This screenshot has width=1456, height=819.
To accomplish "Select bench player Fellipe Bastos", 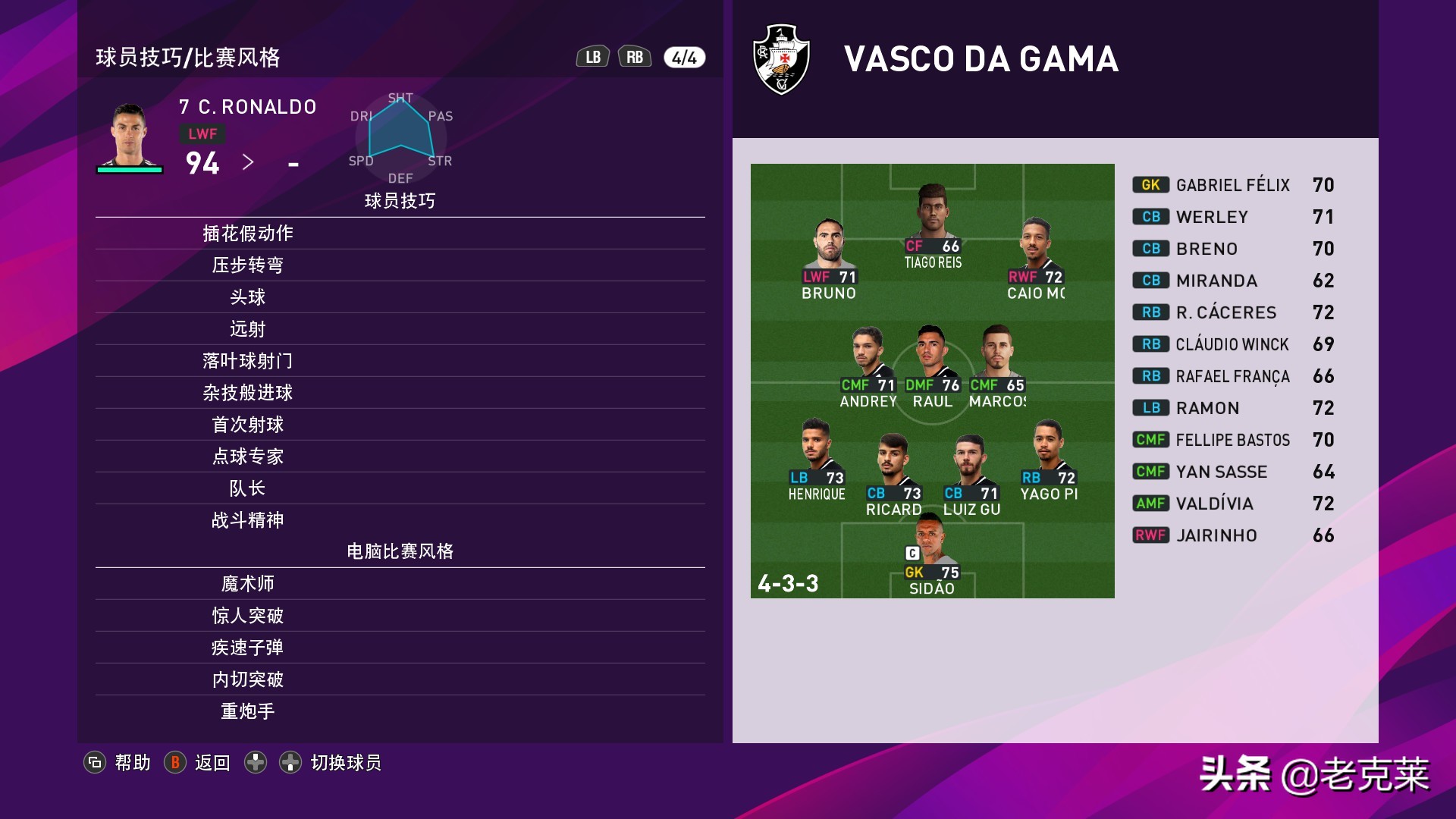I will tap(1232, 440).
